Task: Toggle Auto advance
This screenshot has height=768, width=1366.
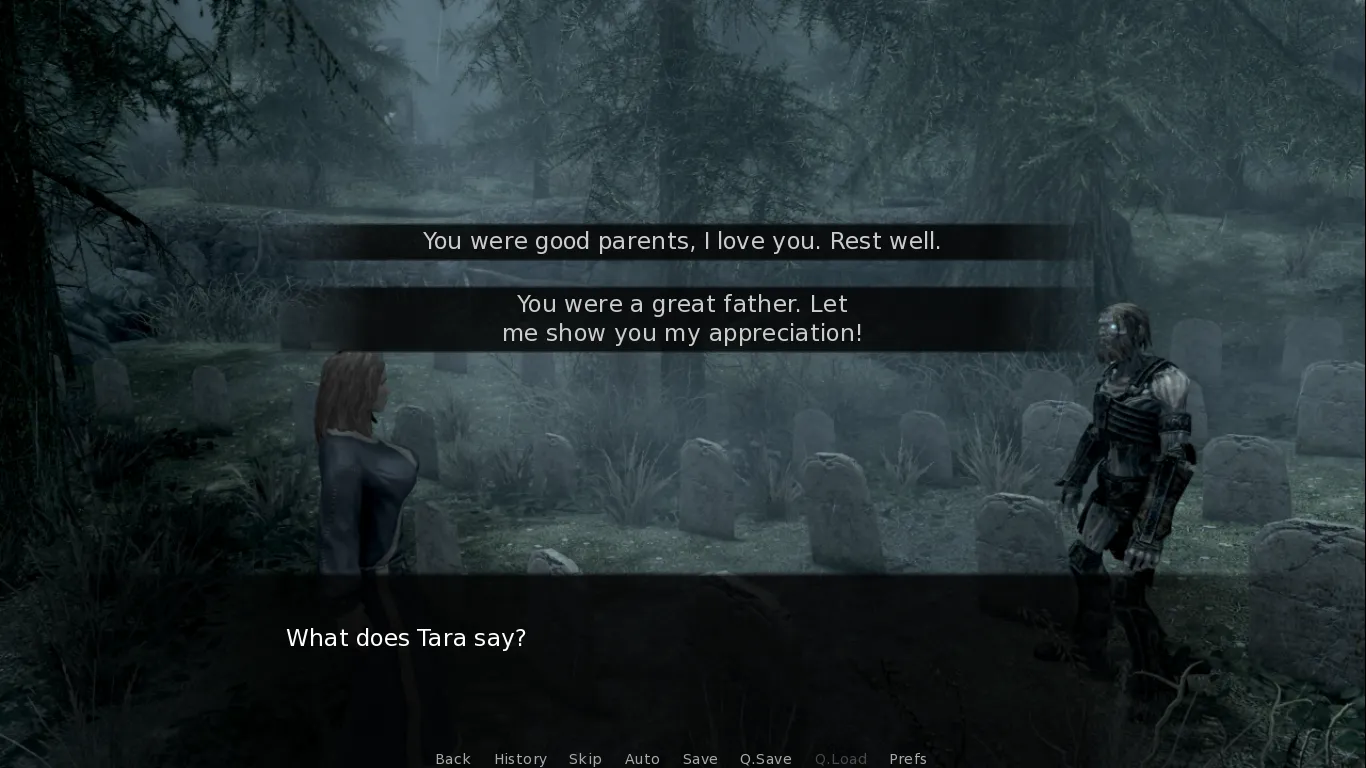Action: [642, 759]
